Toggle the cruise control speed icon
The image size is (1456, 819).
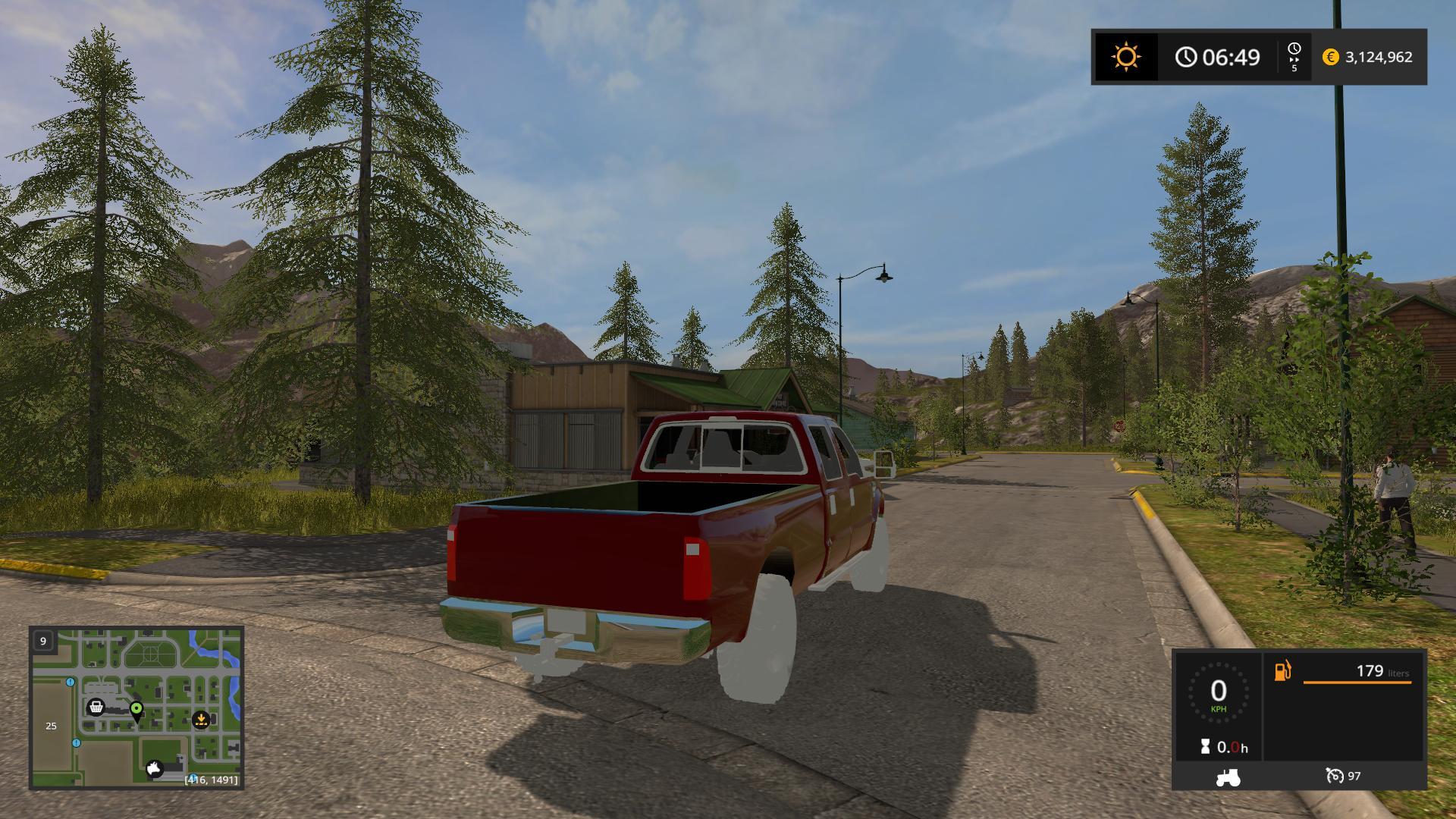click(1334, 776)
